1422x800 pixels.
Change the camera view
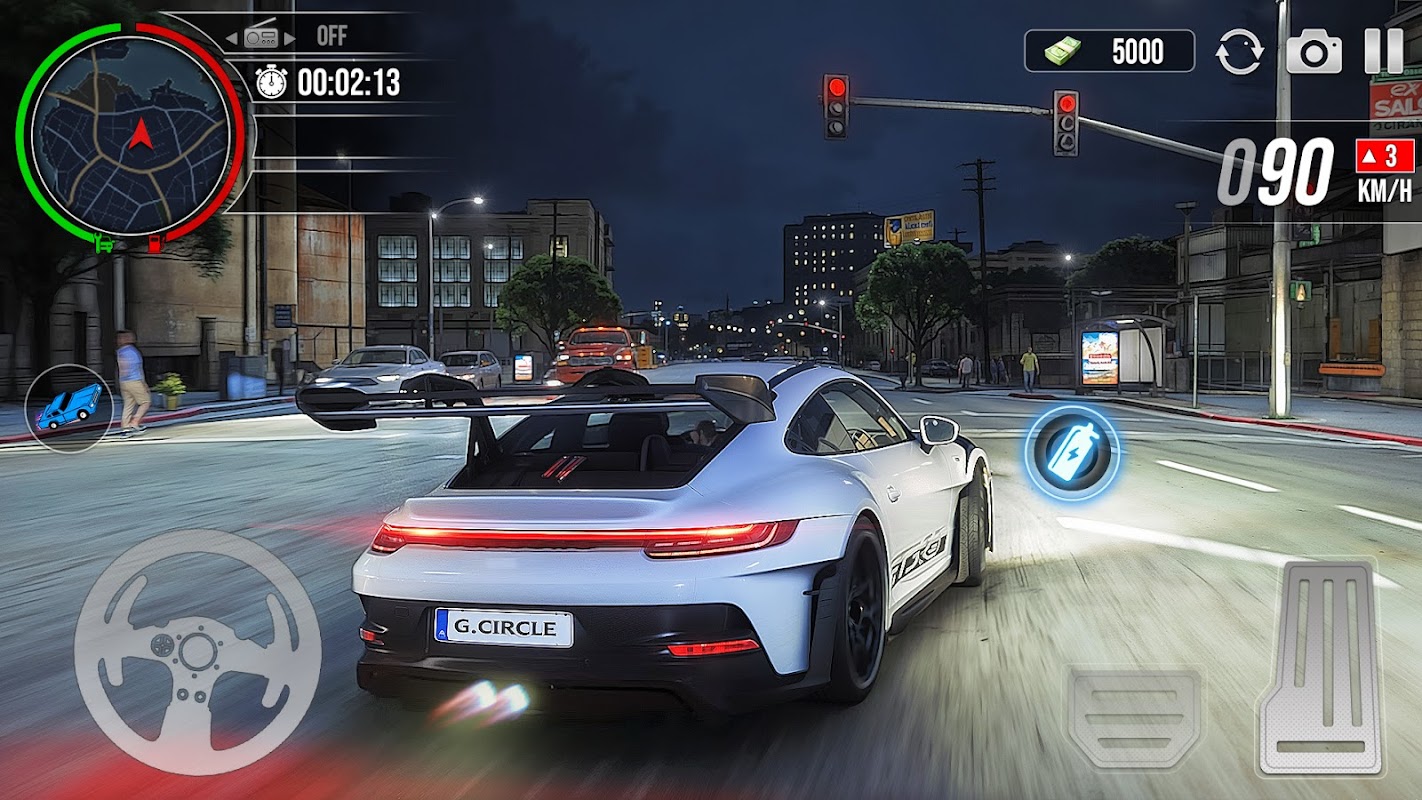pos(1313,52)
